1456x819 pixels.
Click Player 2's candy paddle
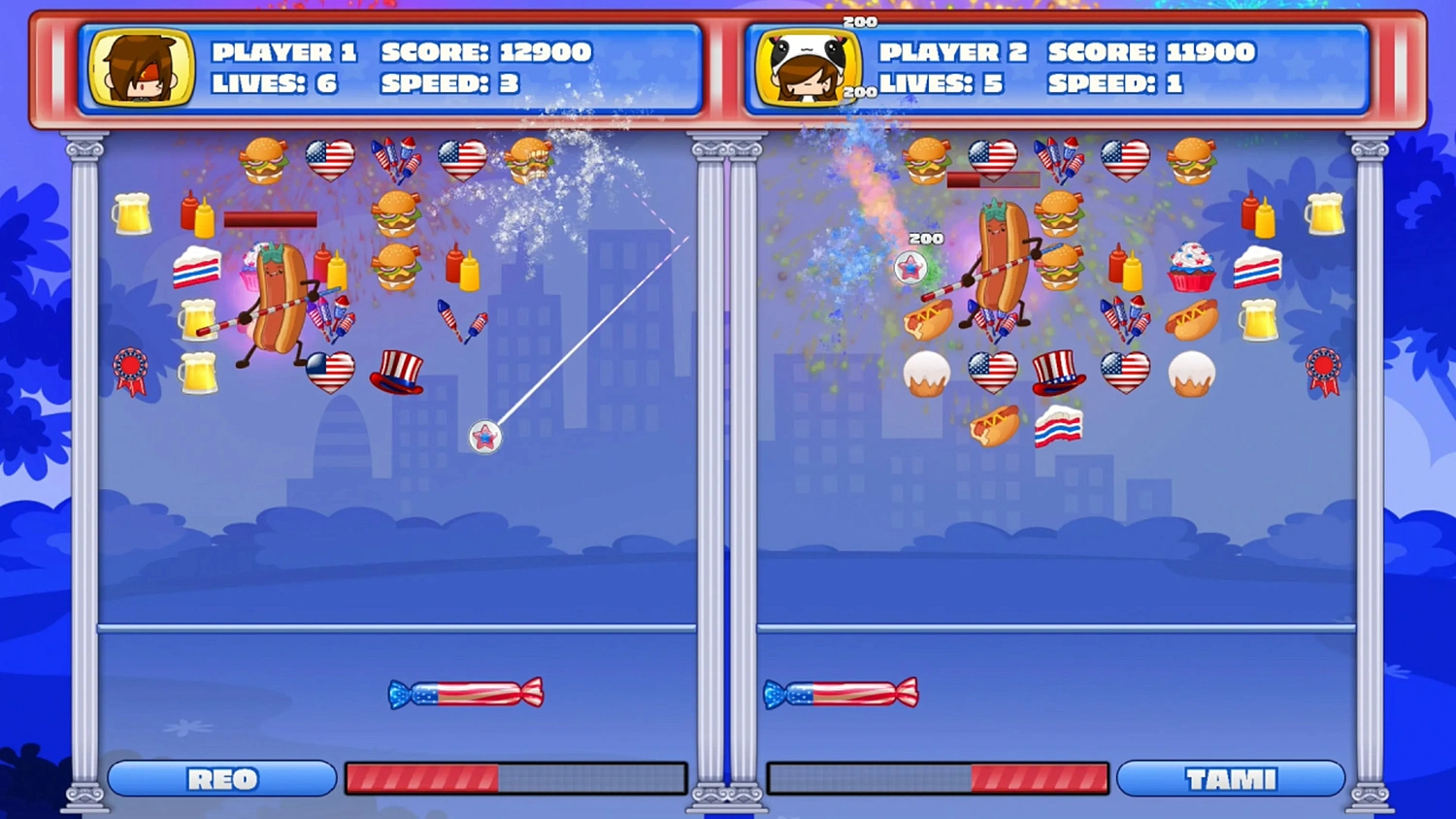[841, 693]
